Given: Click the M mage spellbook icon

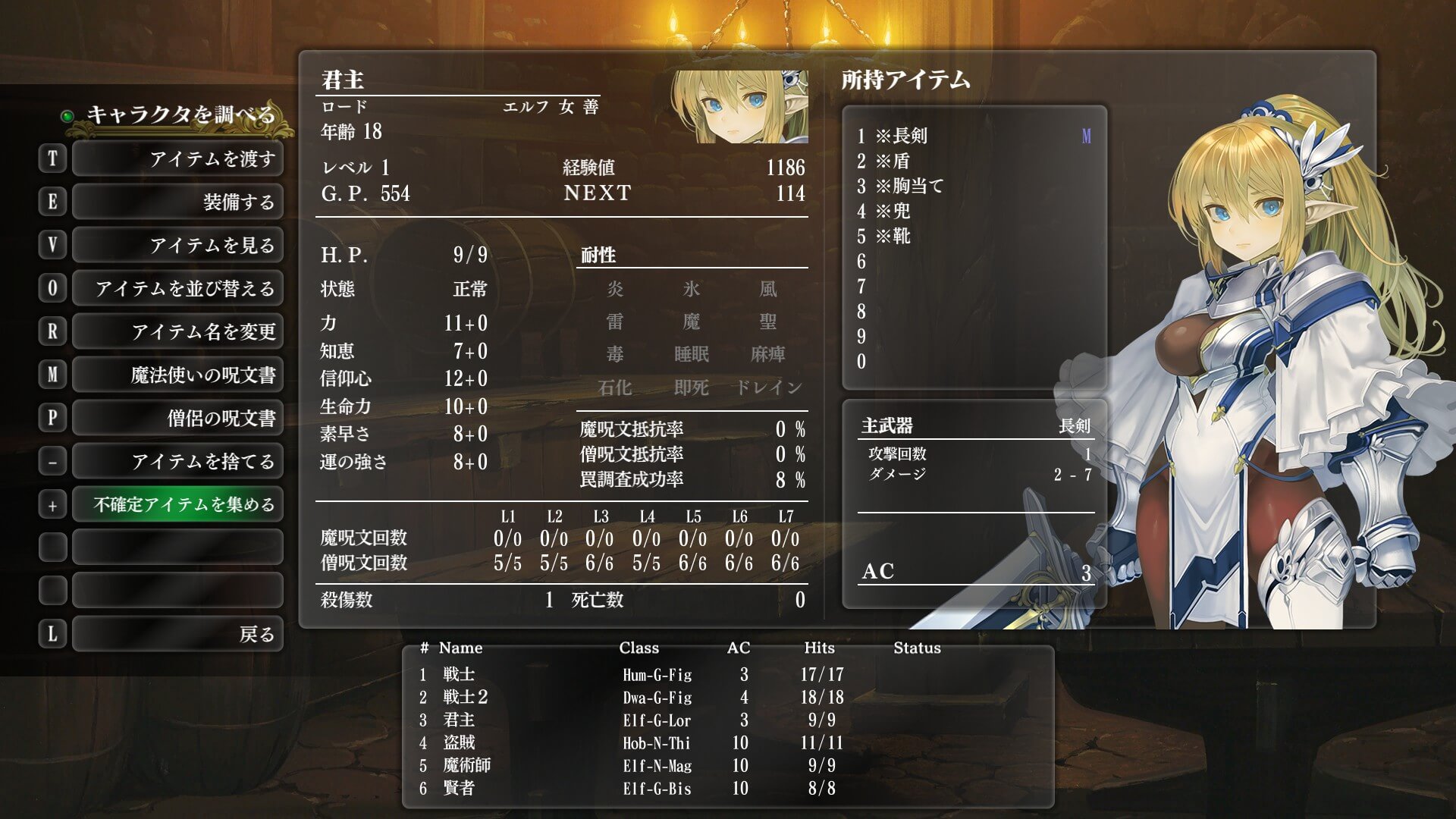Looking at the screenshot, I should [52, 375].
